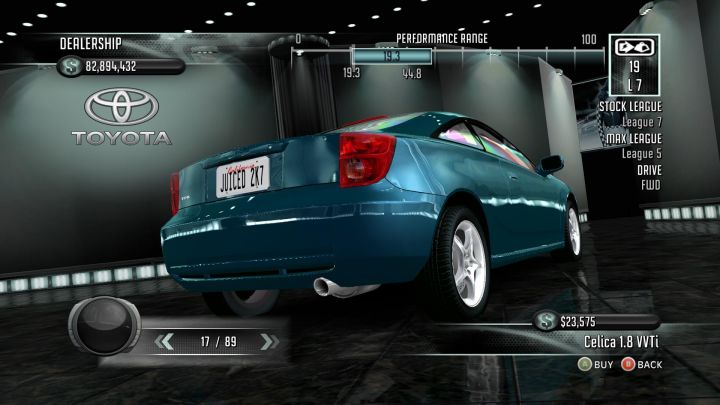Show the next car with the right arrows

(266, 342)
